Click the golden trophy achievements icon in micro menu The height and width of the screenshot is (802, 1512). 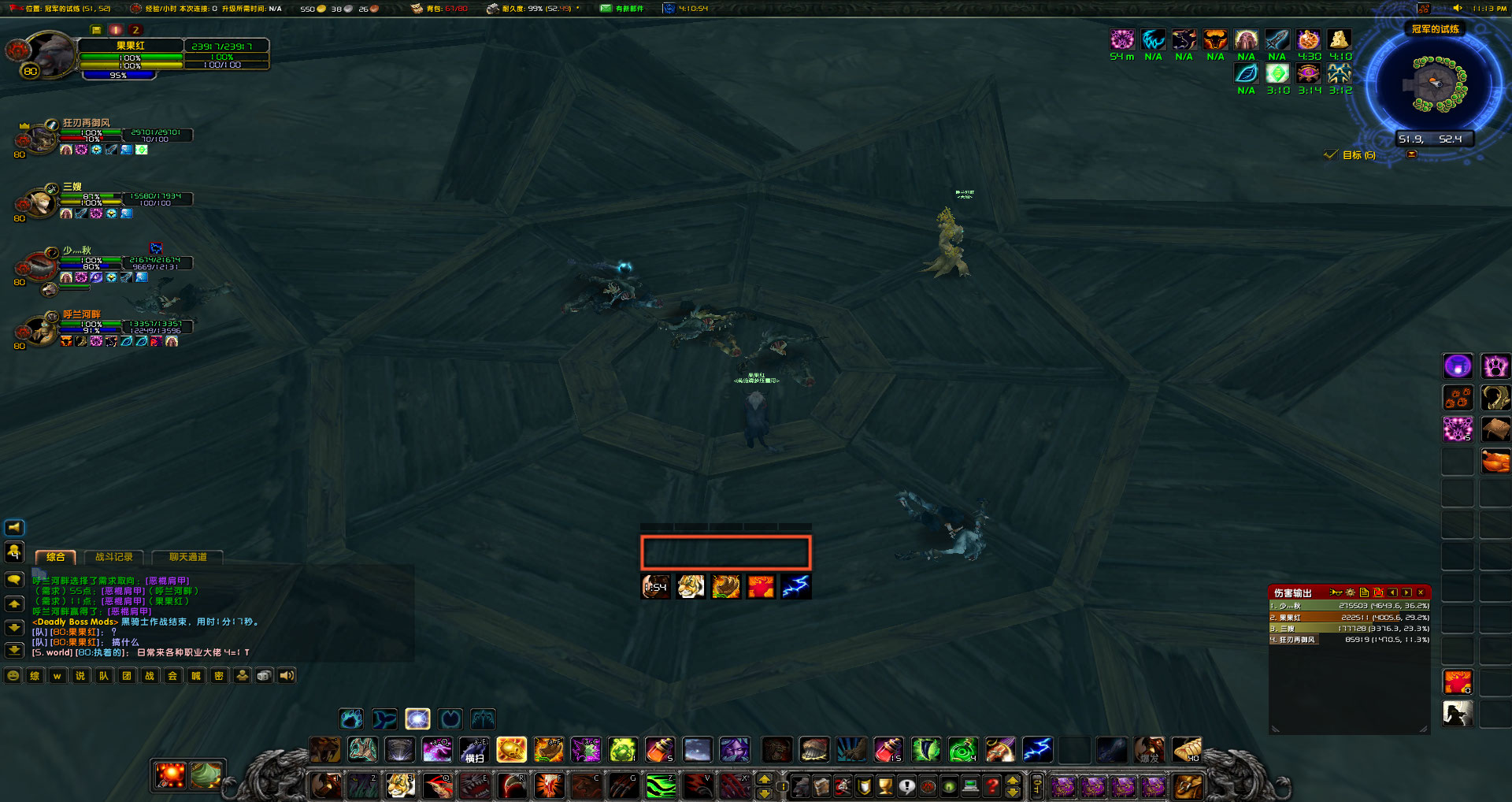click(884, 786)
